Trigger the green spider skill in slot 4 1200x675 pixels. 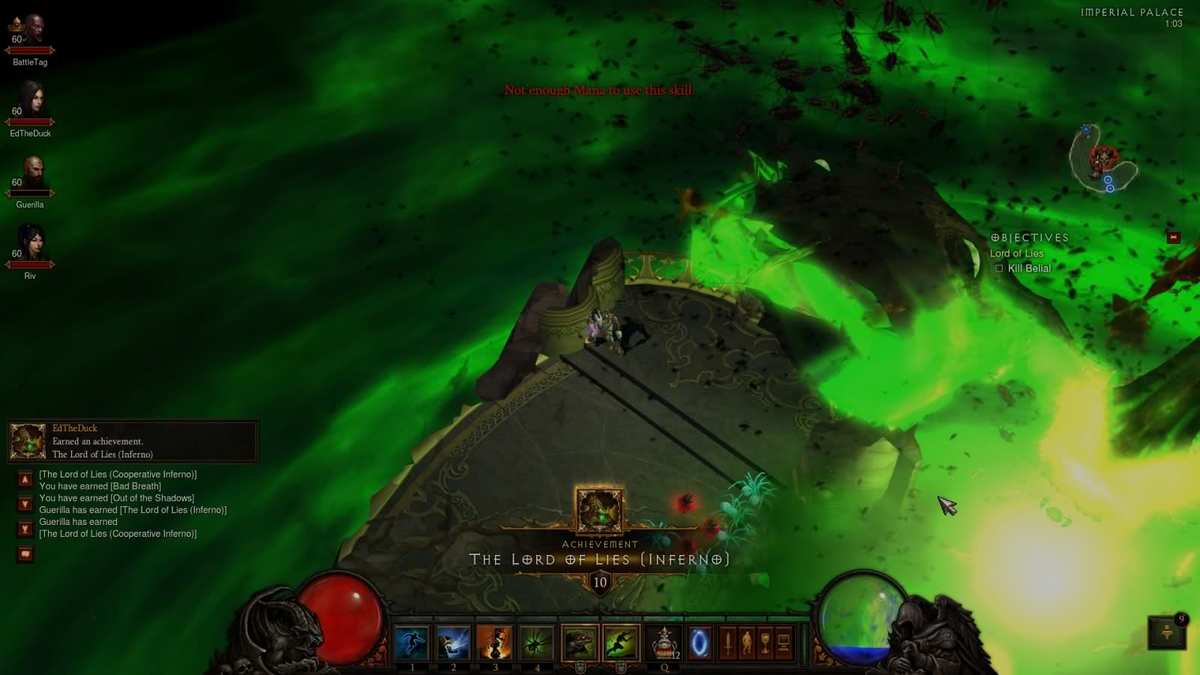(537, 643)
